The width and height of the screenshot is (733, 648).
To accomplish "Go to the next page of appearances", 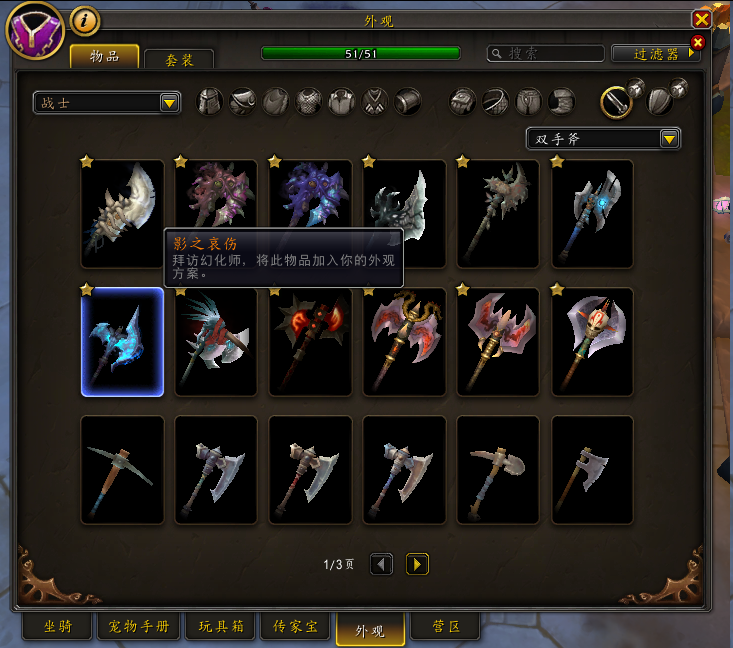I will tap(417, 564).
